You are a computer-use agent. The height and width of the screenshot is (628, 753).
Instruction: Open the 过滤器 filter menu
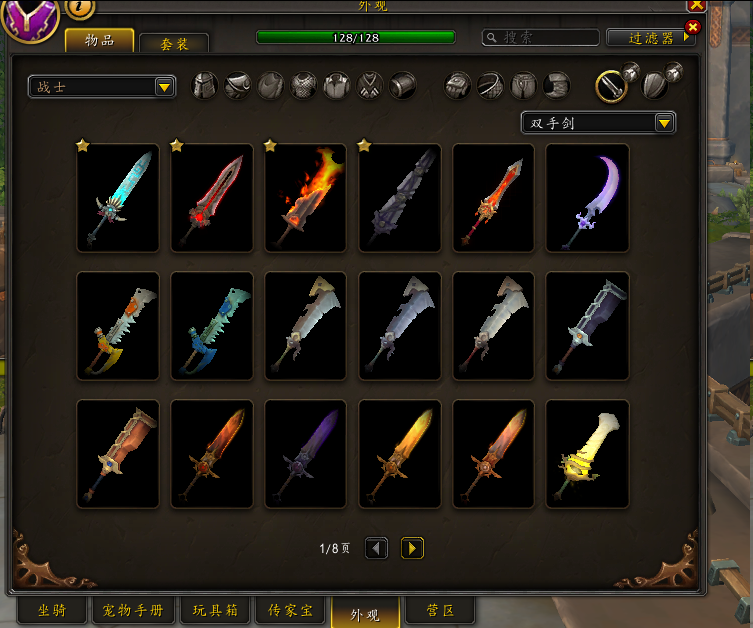(x=651, y=37)
